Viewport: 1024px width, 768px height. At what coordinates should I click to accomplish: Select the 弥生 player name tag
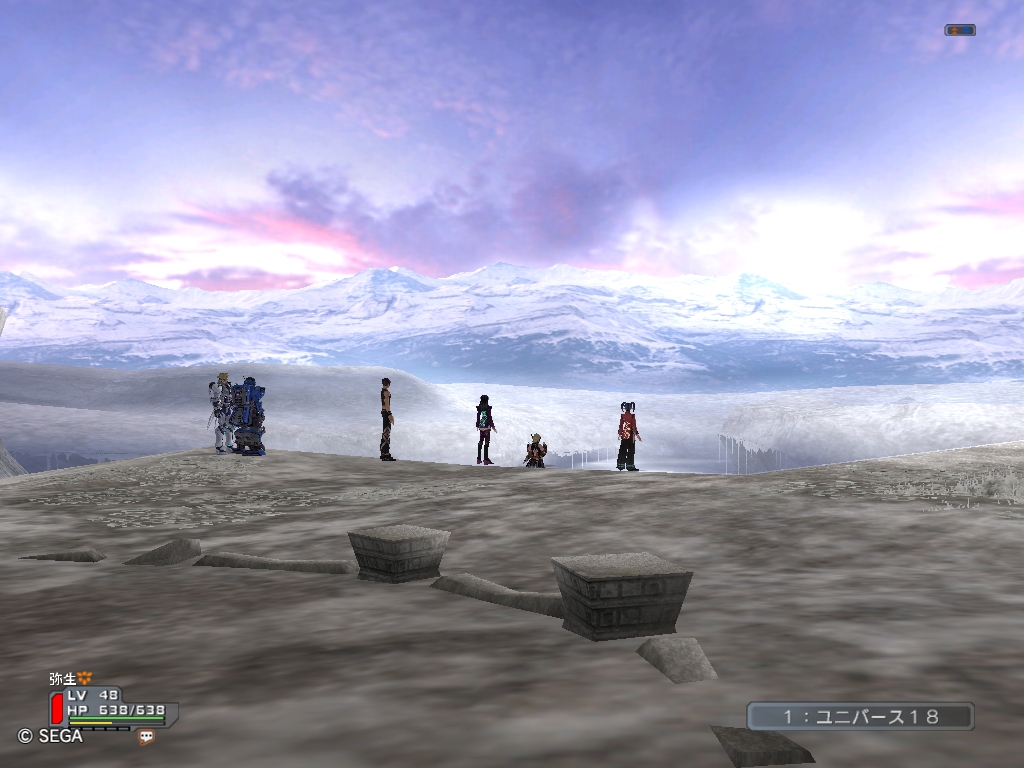(63, 678)
